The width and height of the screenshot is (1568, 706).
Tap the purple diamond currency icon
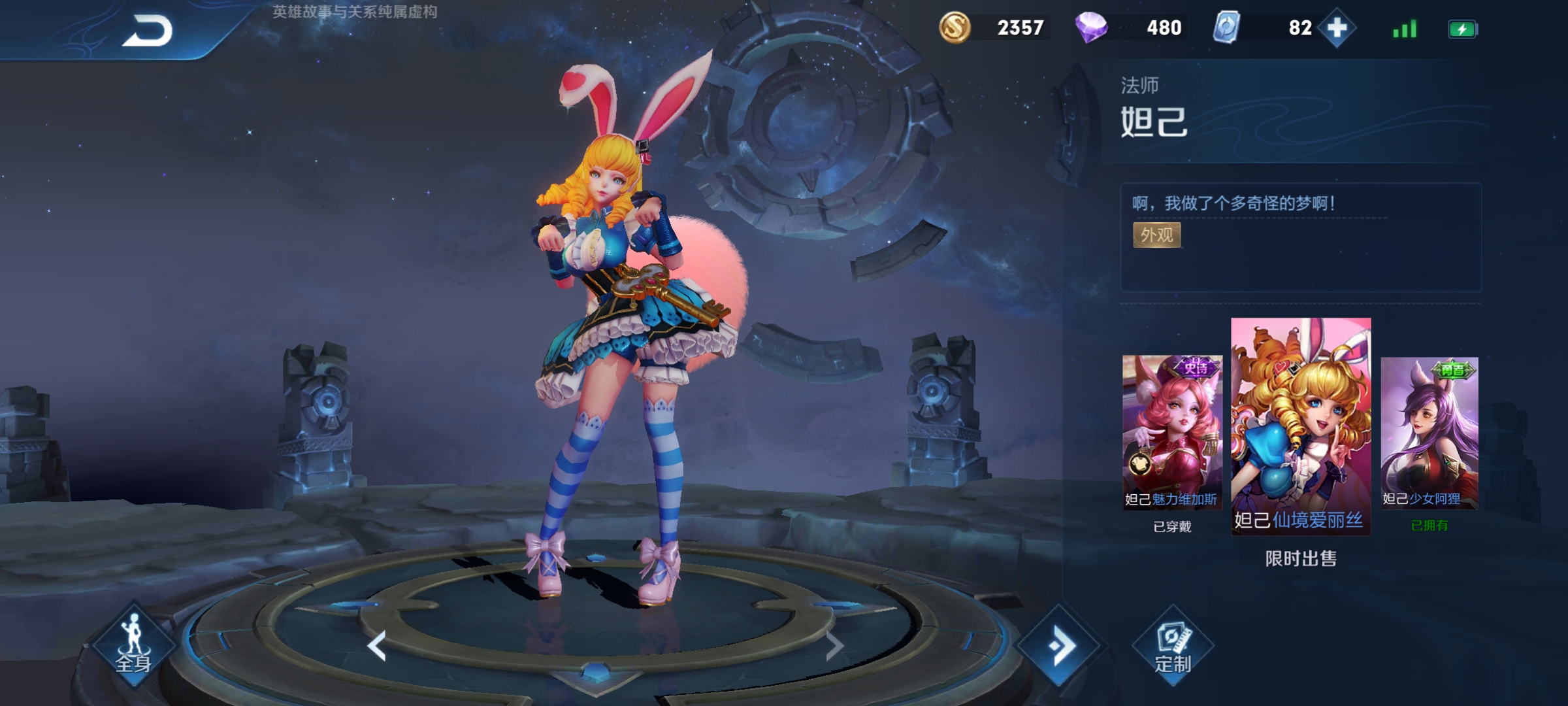pos(1091,28)
